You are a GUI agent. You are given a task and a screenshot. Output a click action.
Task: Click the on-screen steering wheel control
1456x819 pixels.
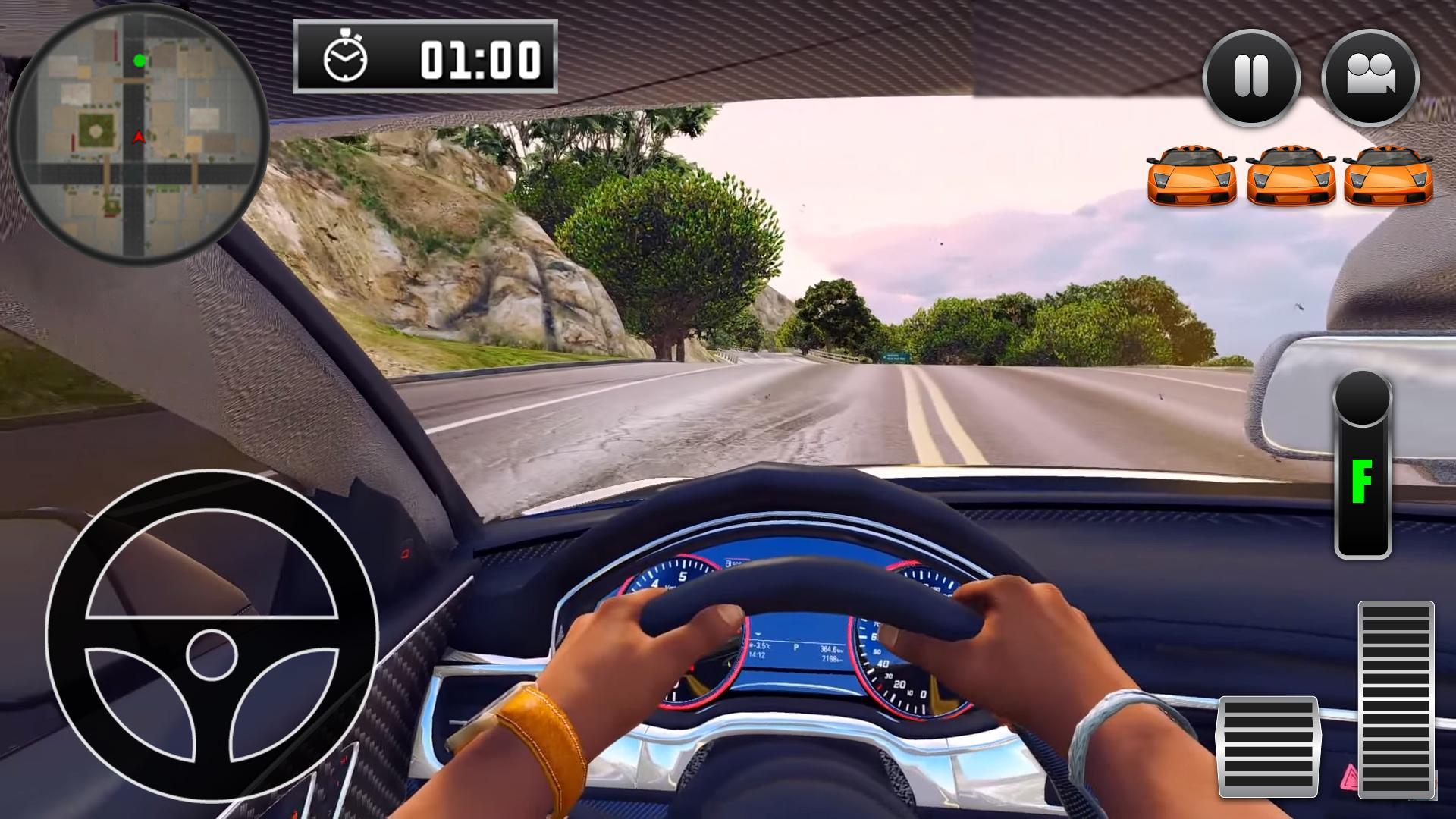pos(212,635)
